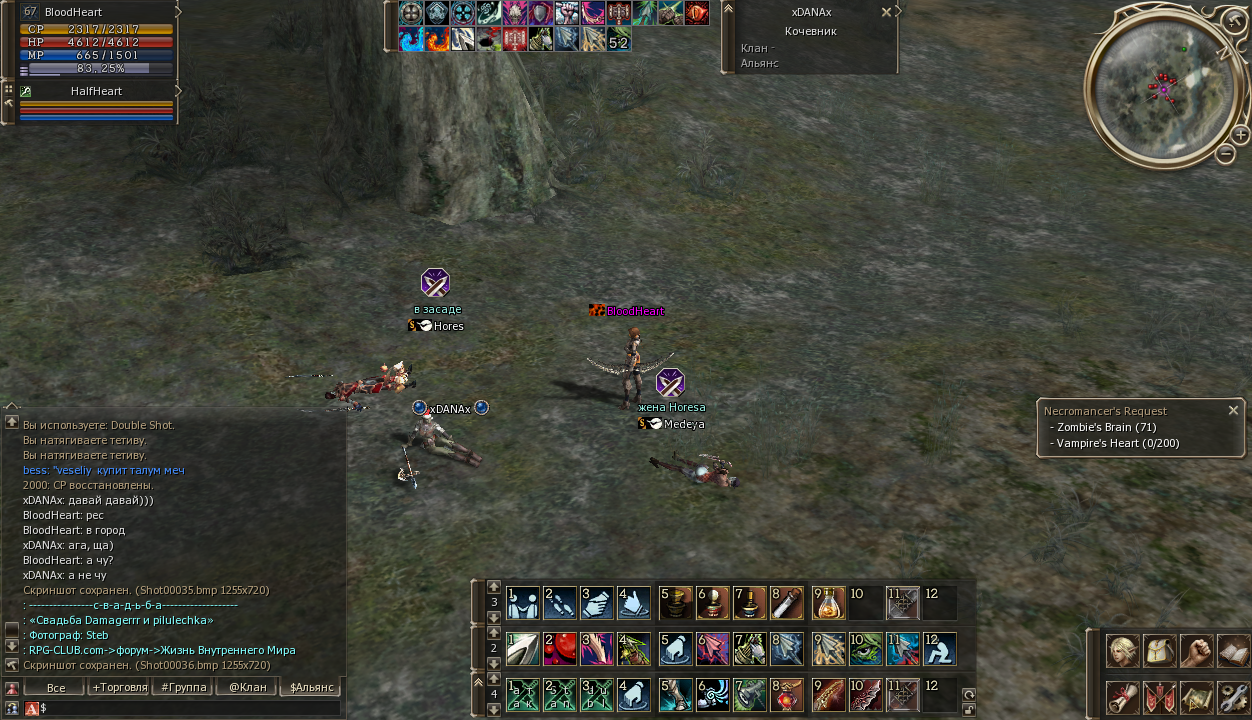Switch chat to the +Торговля tab
Viewport: 1252px width, 720px height.
pos(119,688)
